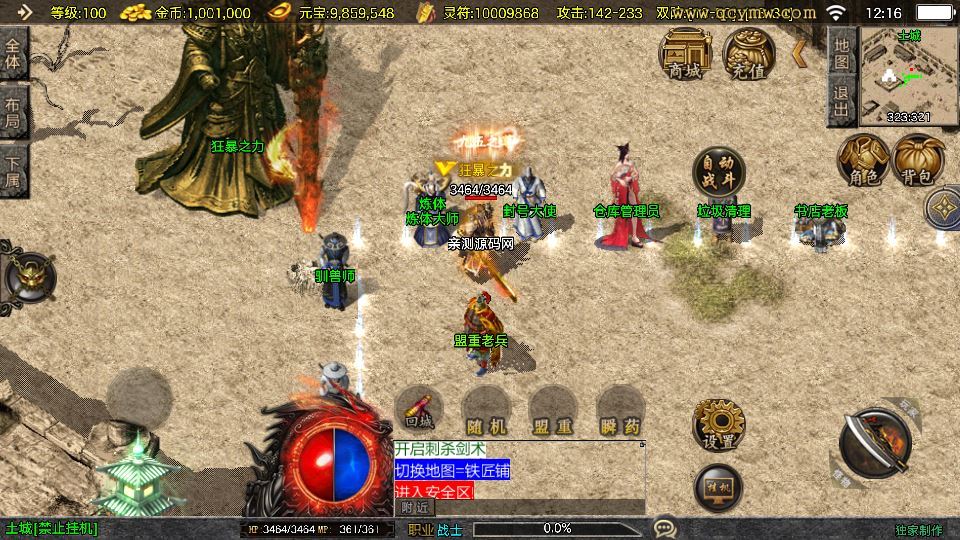Image resolution: width=960 pixels, height=540 pixels.
Task: Click the 退出 exit button
Action: [842, 102]
